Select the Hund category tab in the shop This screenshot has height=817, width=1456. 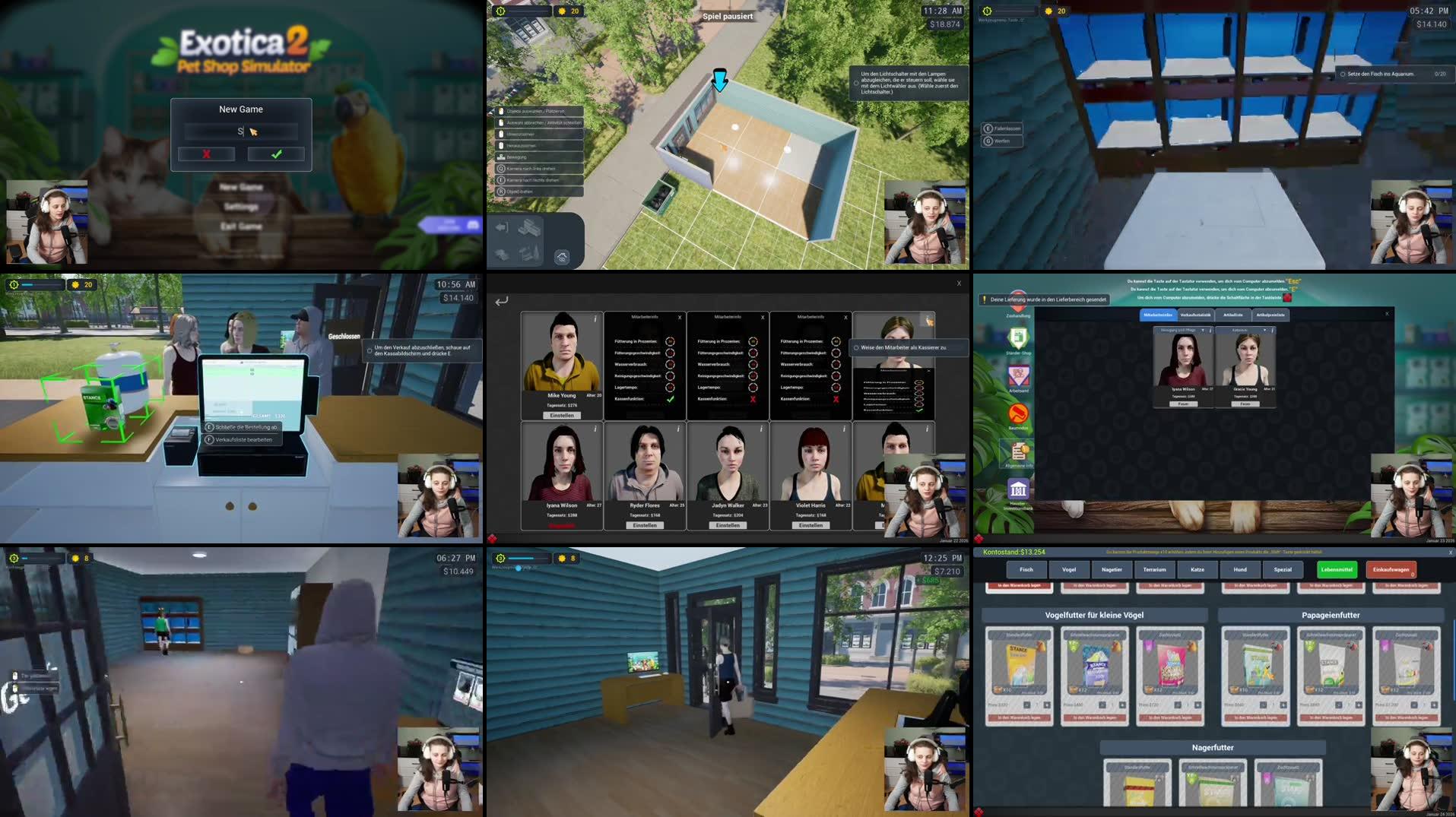click(1241, 569)
